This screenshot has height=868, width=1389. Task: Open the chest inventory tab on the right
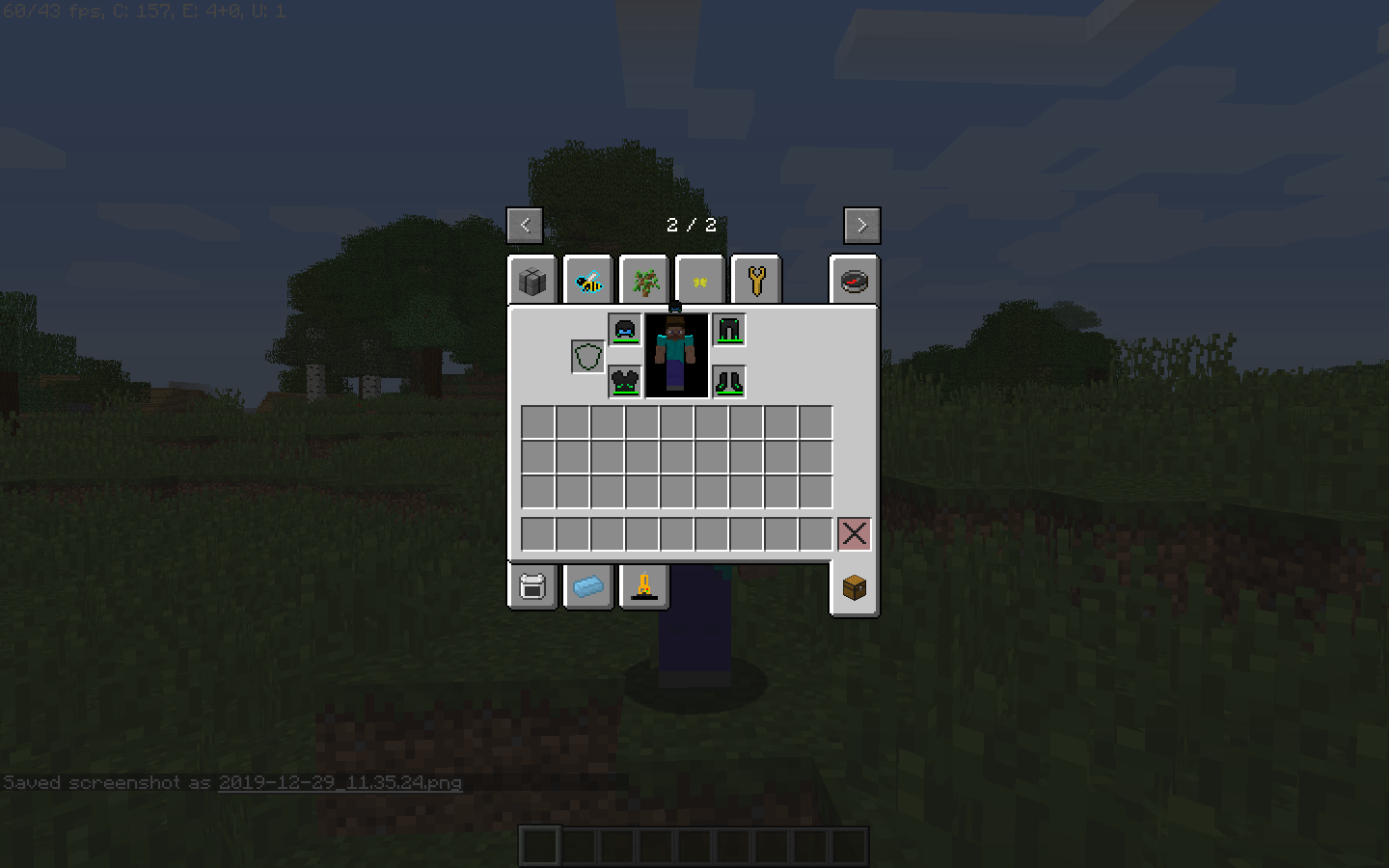854,586
